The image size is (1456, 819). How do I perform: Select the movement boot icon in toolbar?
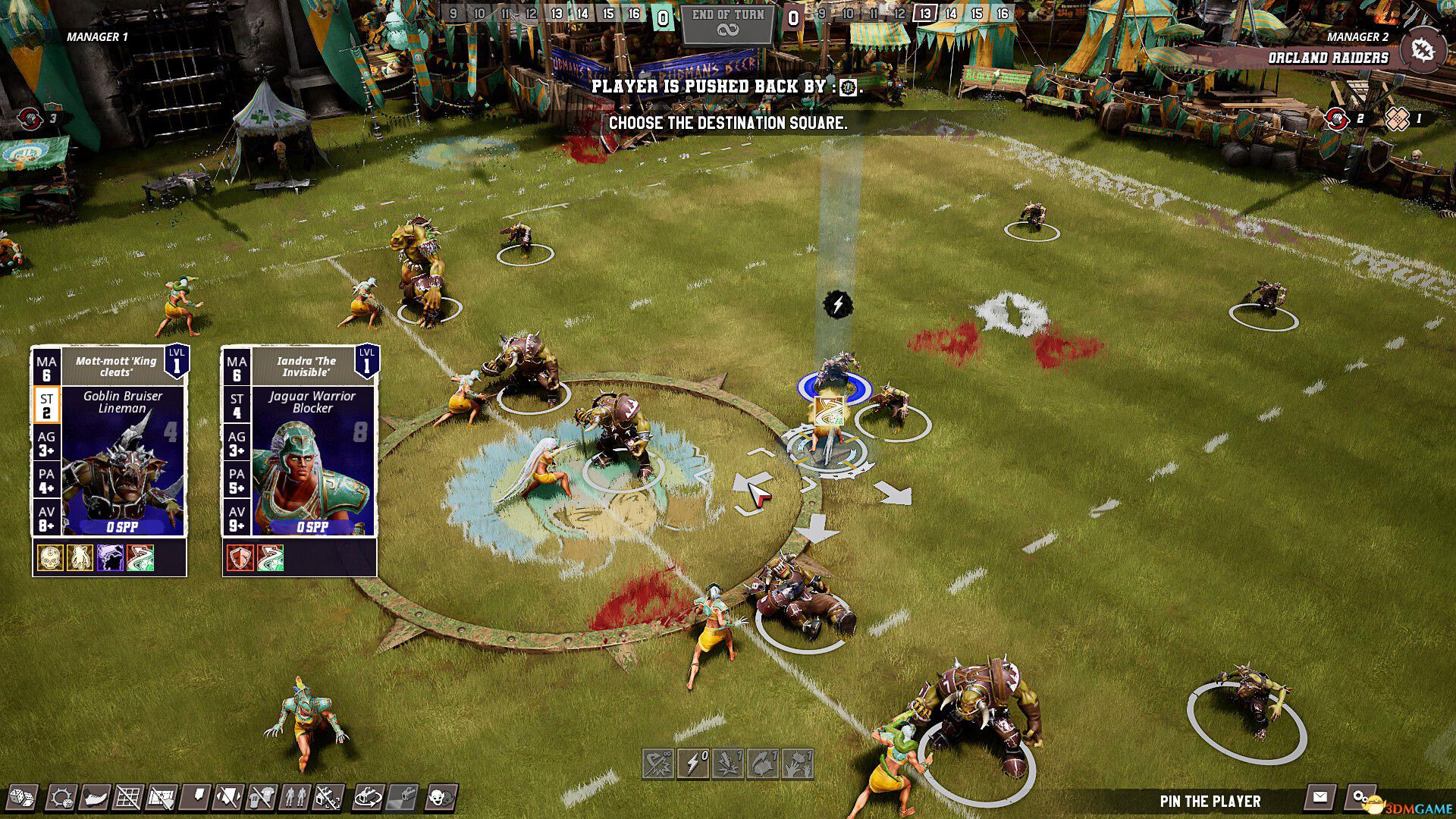click(95, 798)
